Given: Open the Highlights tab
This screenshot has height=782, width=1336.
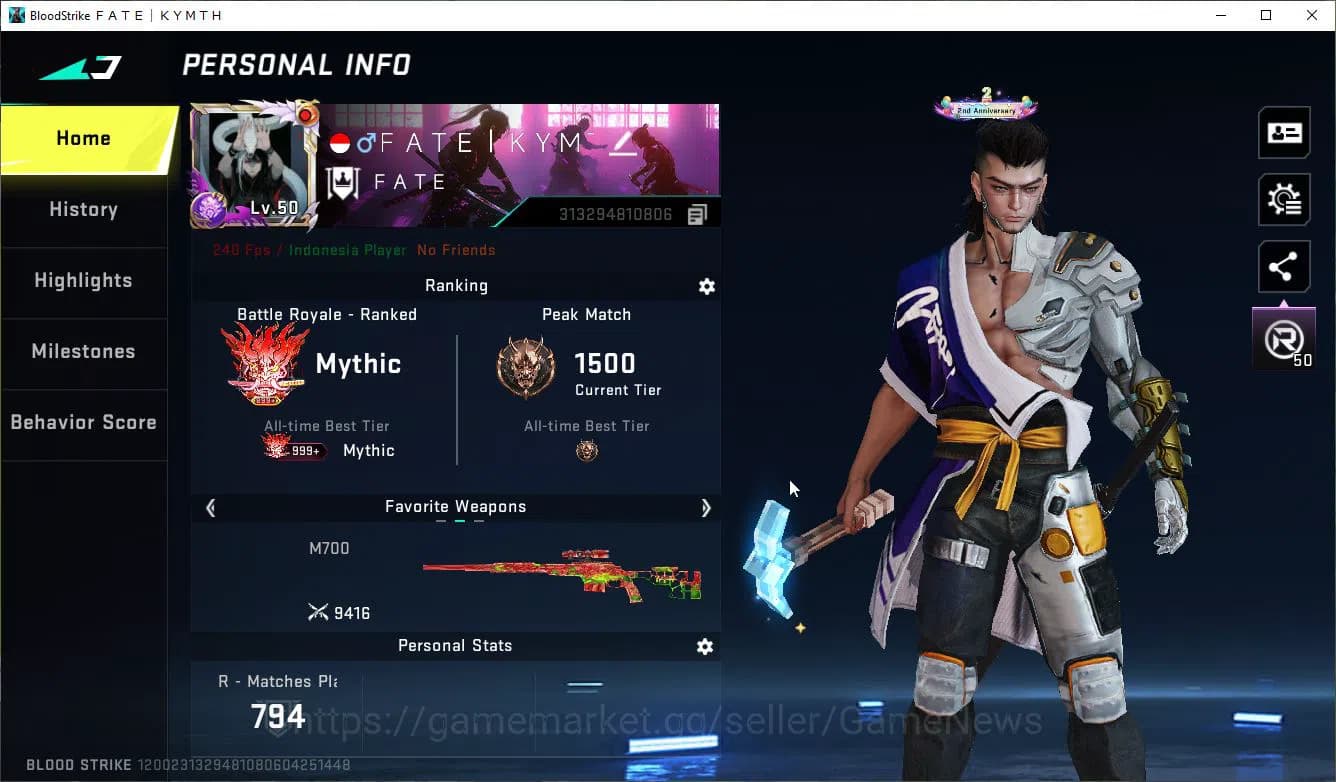Looking at the screenshot, I should coord(84,281).
